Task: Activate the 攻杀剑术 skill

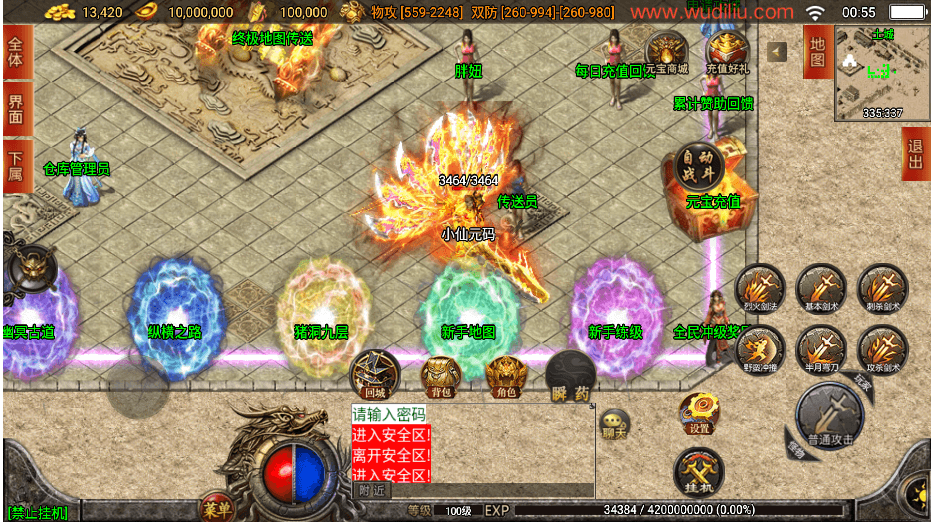Action: 882,350
